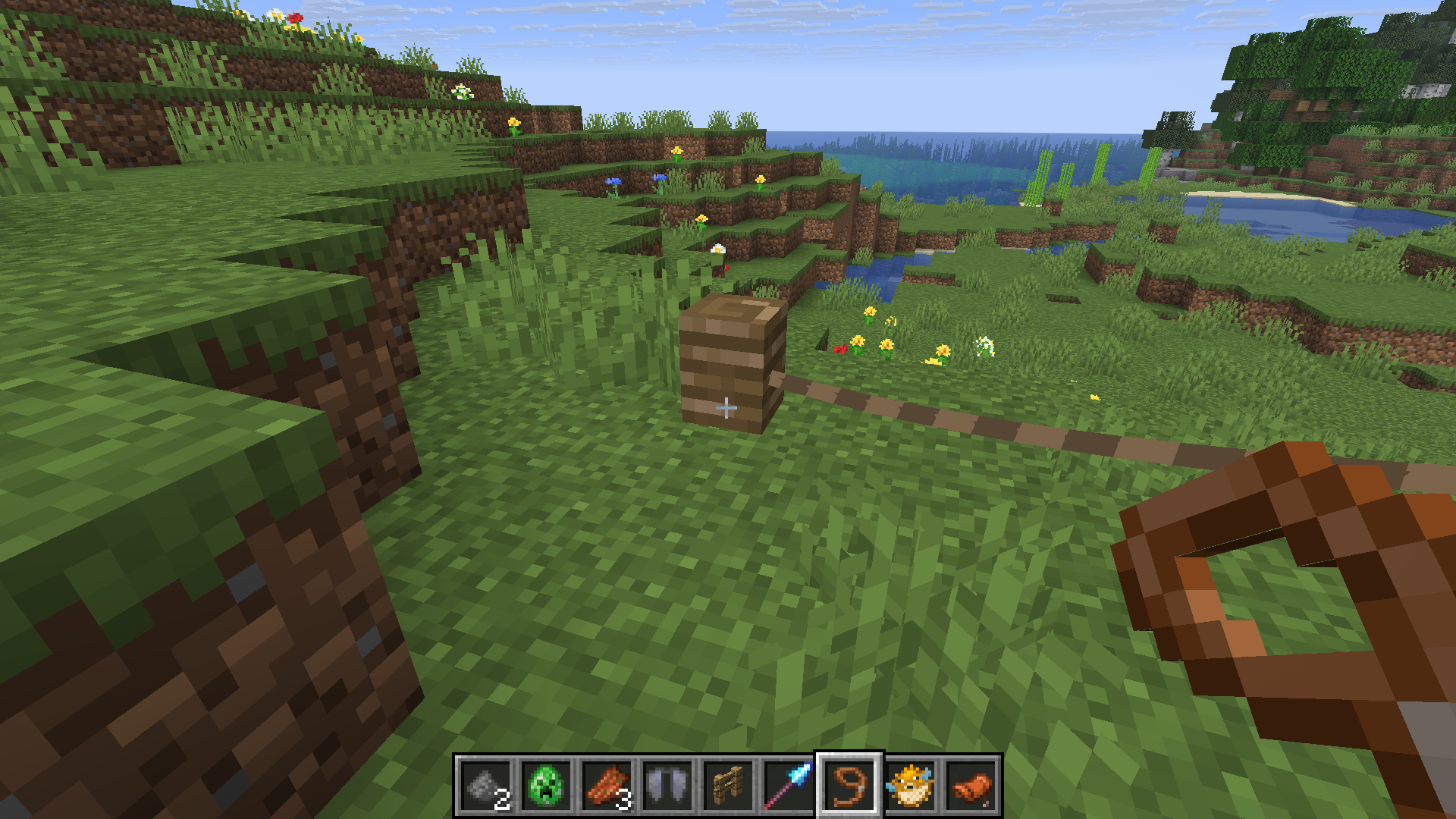Click the lead item slot
The height and width of the screenshot is (819, 1456).
point(849,786)
